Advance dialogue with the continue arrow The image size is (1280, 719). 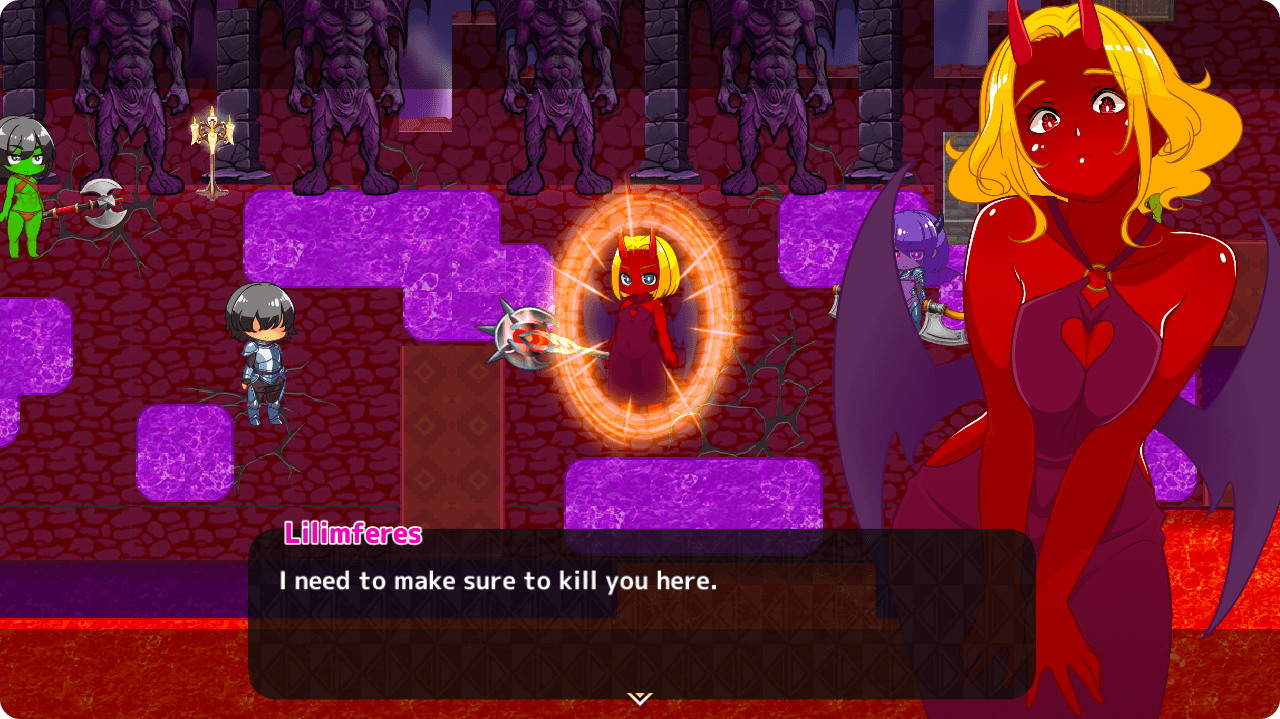pos(639,697)
